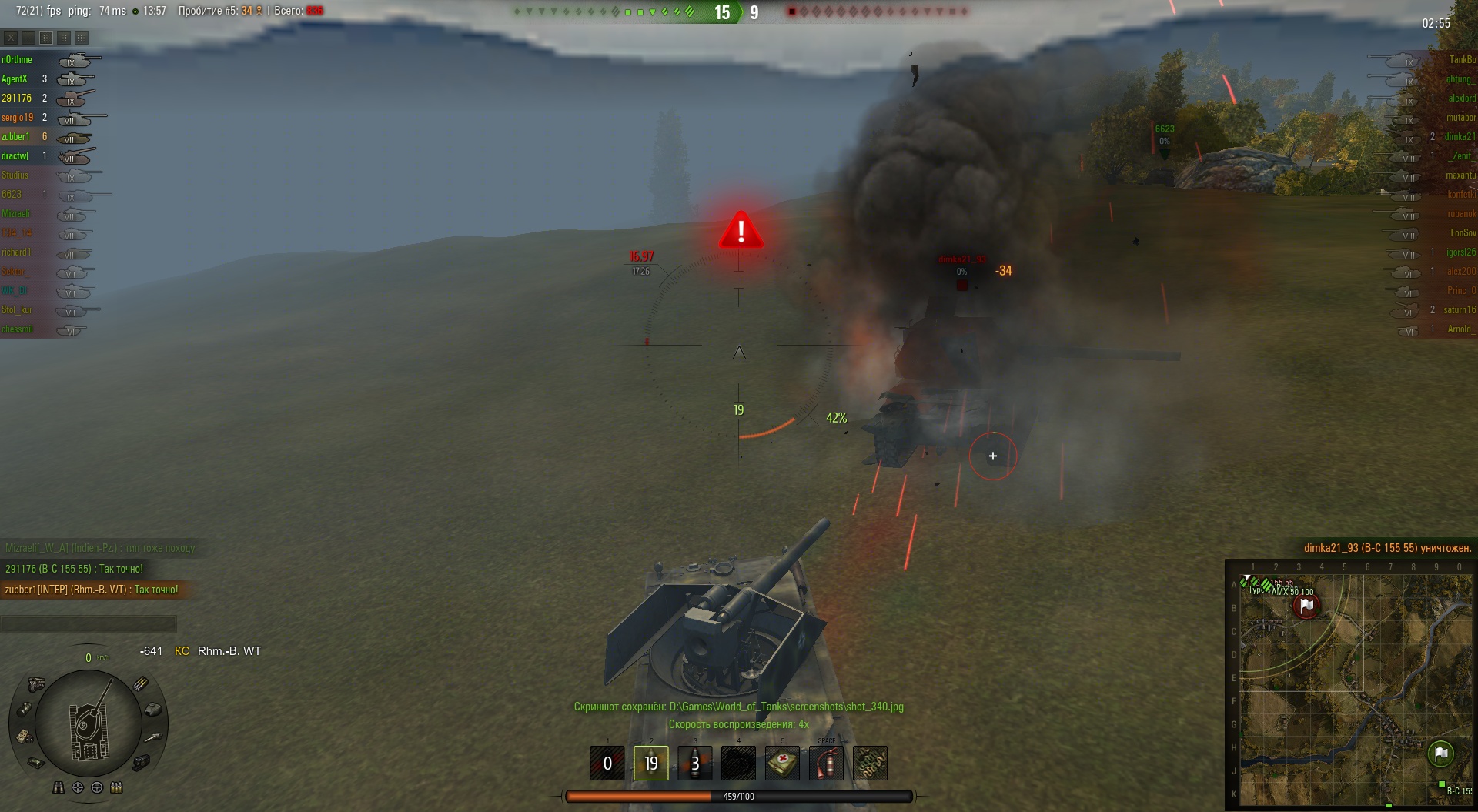Switch to the shell slot with 3 rounds
This screenshot has height=812, width=1478.
tap(694, 763)
